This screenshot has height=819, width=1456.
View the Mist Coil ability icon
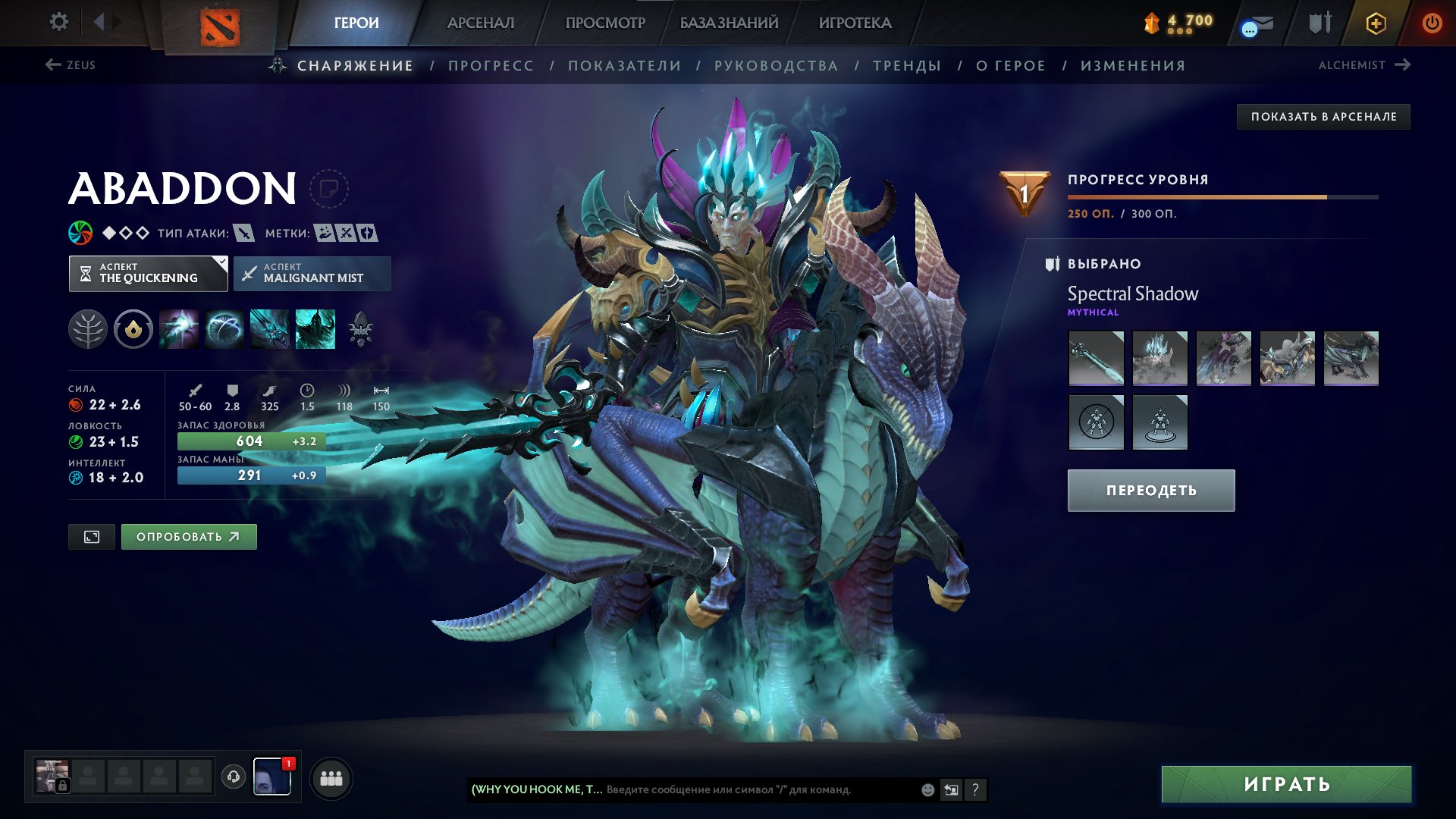(x=179, y=329)
